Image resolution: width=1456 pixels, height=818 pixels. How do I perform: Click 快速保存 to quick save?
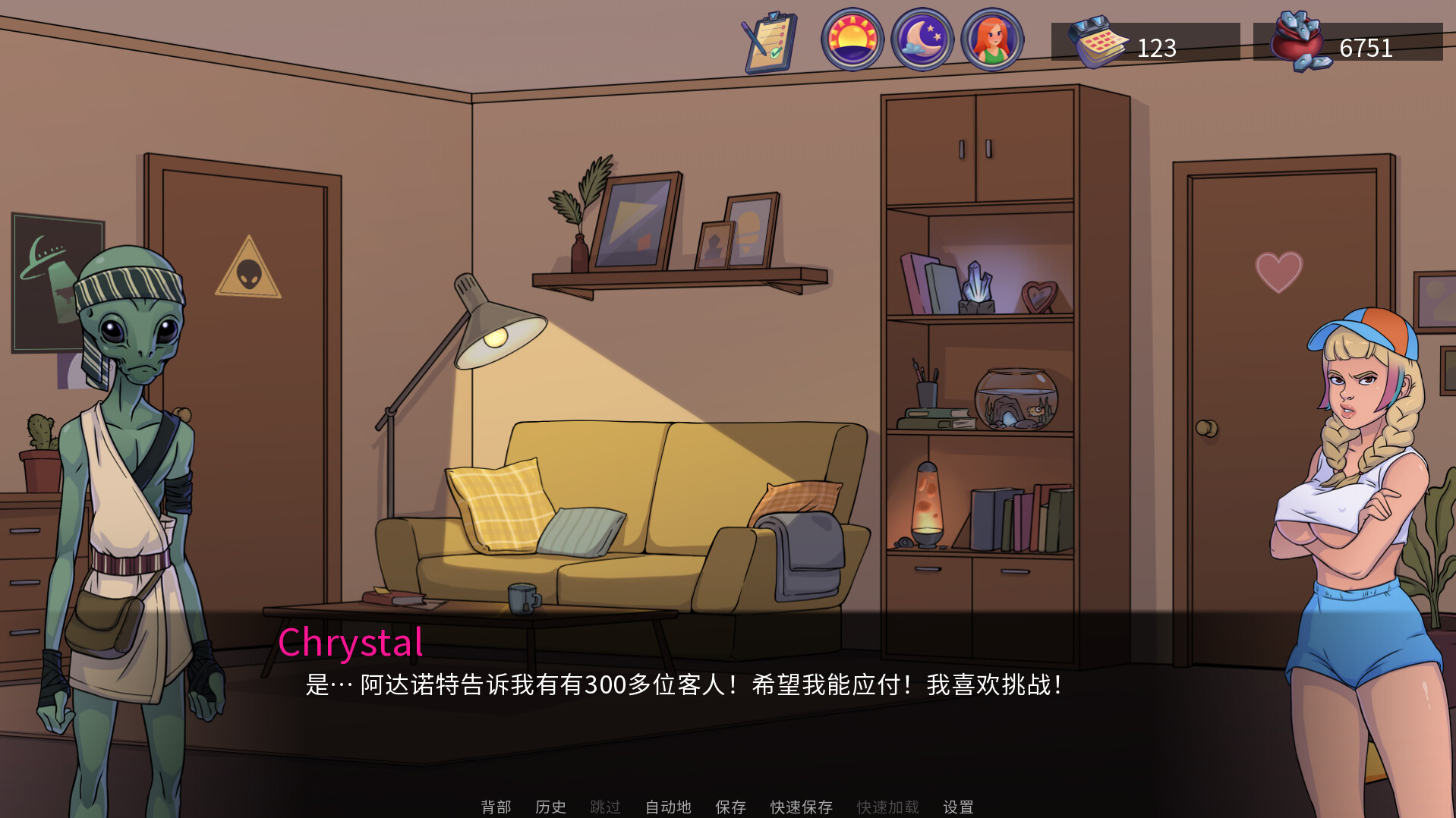click(802, 807)
